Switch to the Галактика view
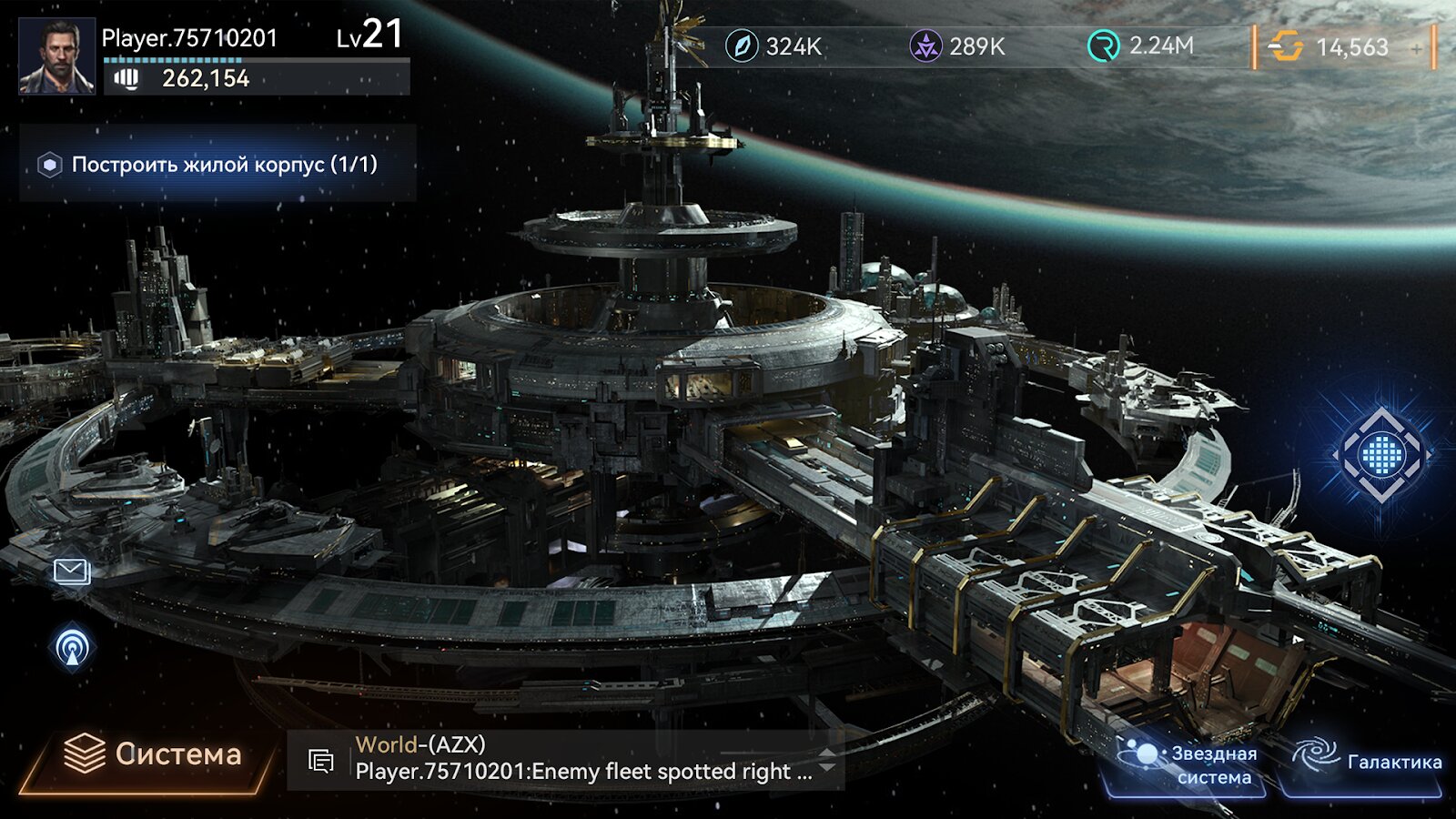 (1367, 763)
